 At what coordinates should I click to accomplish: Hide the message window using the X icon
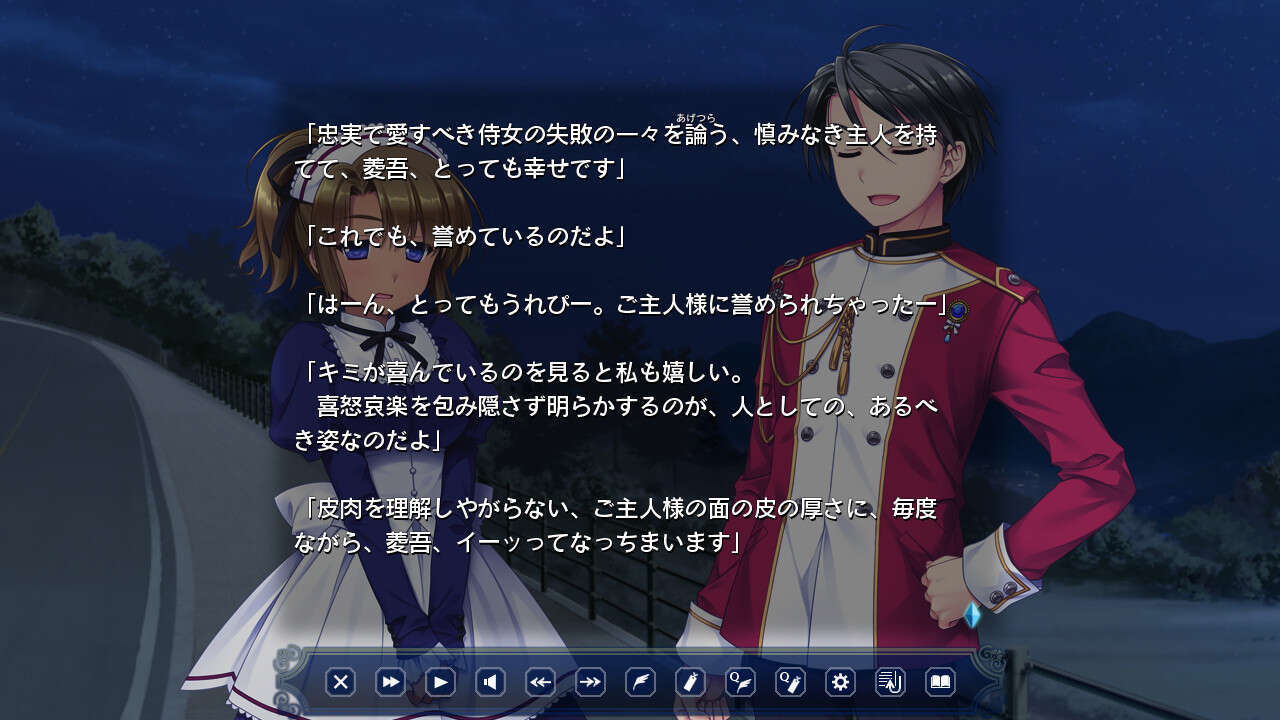click(x=343, y=682)
